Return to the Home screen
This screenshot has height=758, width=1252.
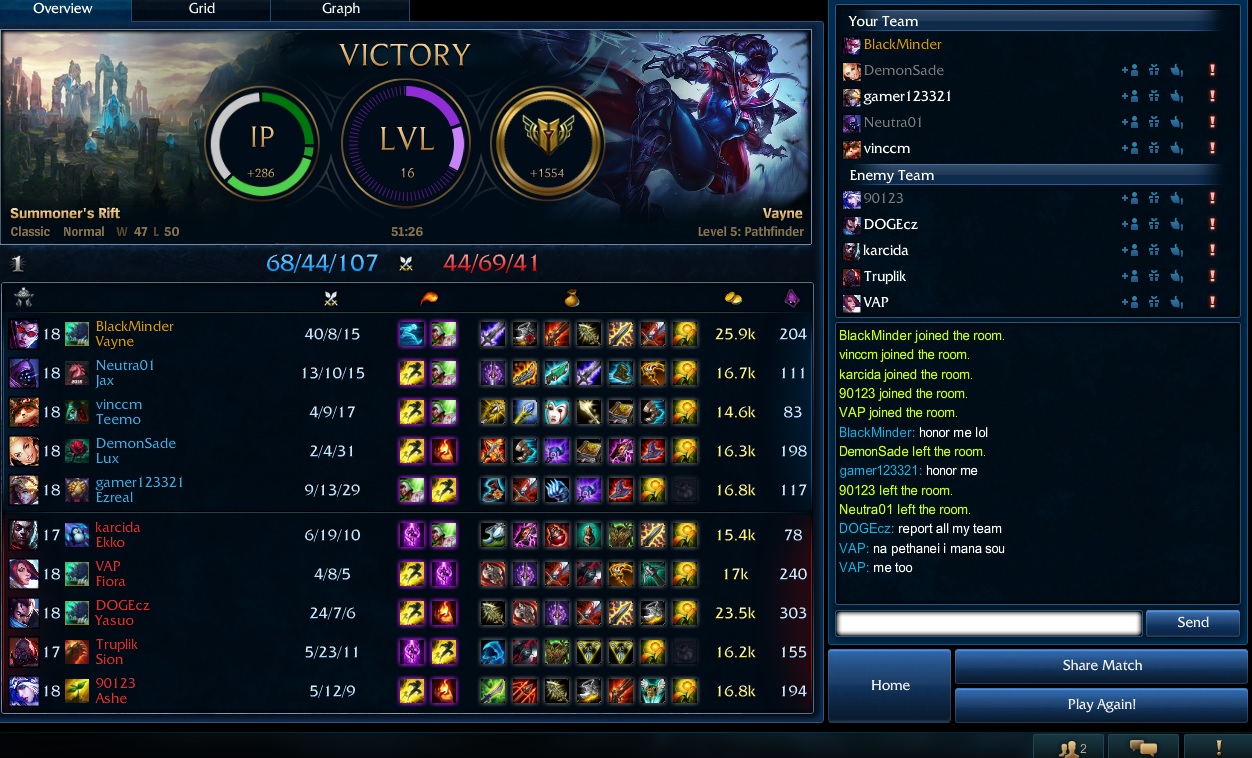click(890, 685)
